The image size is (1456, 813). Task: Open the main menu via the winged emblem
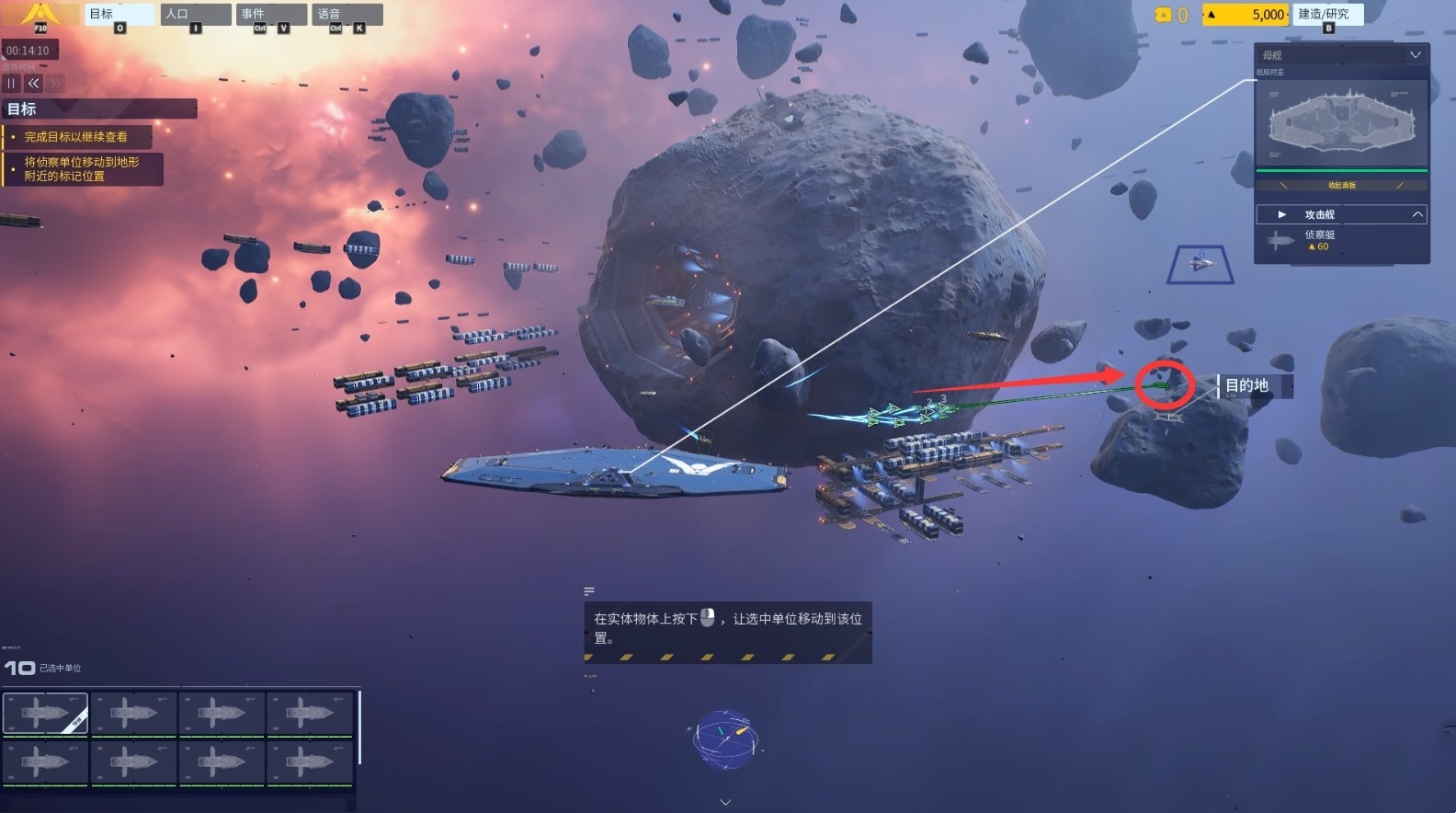[x=40, y=16]
